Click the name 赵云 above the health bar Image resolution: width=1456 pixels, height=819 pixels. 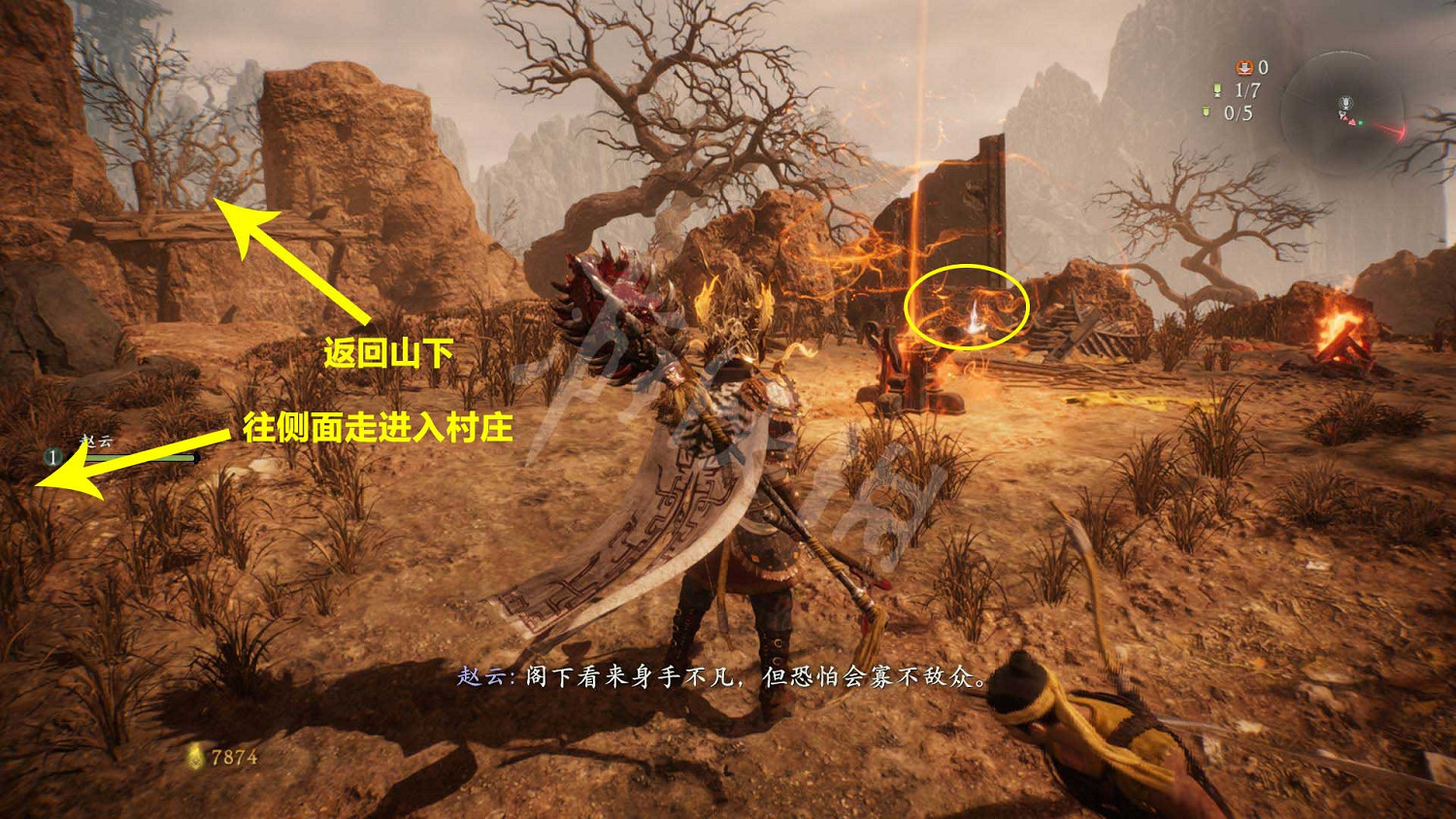pyautogui.click(x=94, y=439)
